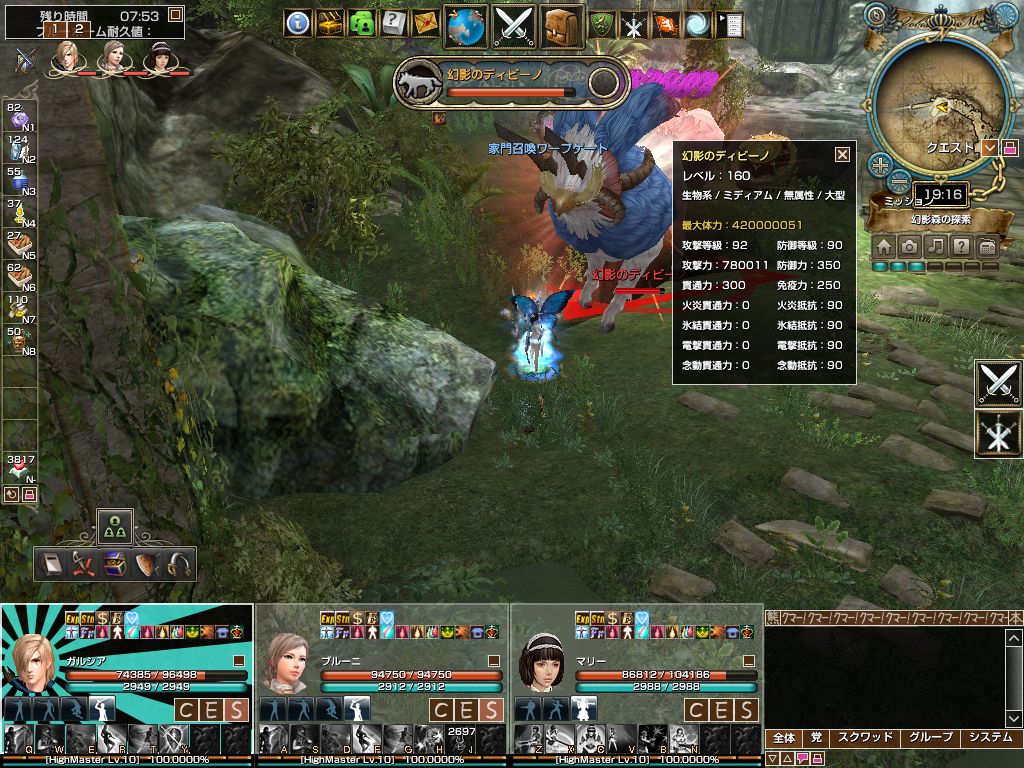1024x768 pixels.
Task: Switch to the システム chat tab
Action: 991,738
